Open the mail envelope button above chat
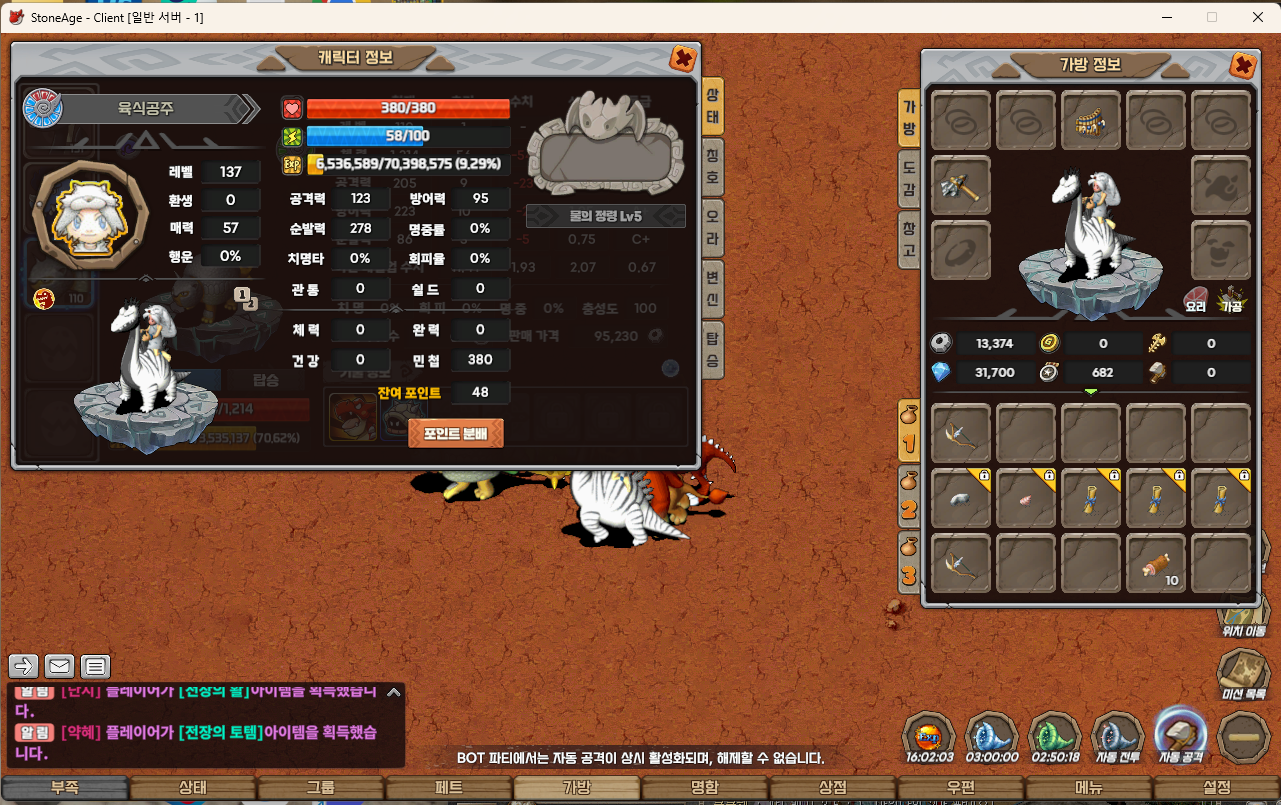 [60, 666]
